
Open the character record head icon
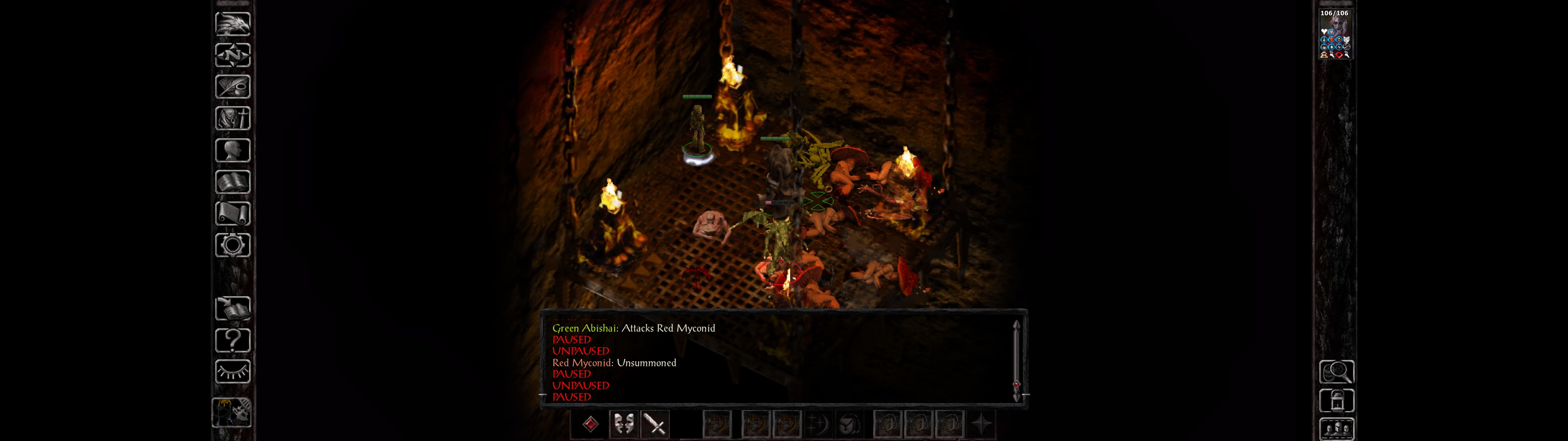[x=232, y=150]
